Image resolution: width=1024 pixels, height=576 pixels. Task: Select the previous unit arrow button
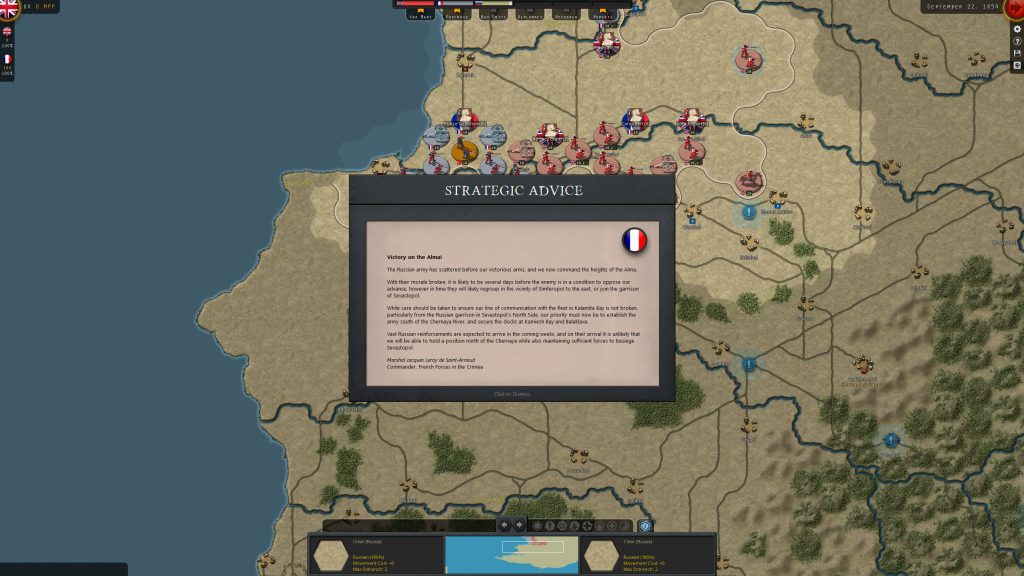(504, 525)
